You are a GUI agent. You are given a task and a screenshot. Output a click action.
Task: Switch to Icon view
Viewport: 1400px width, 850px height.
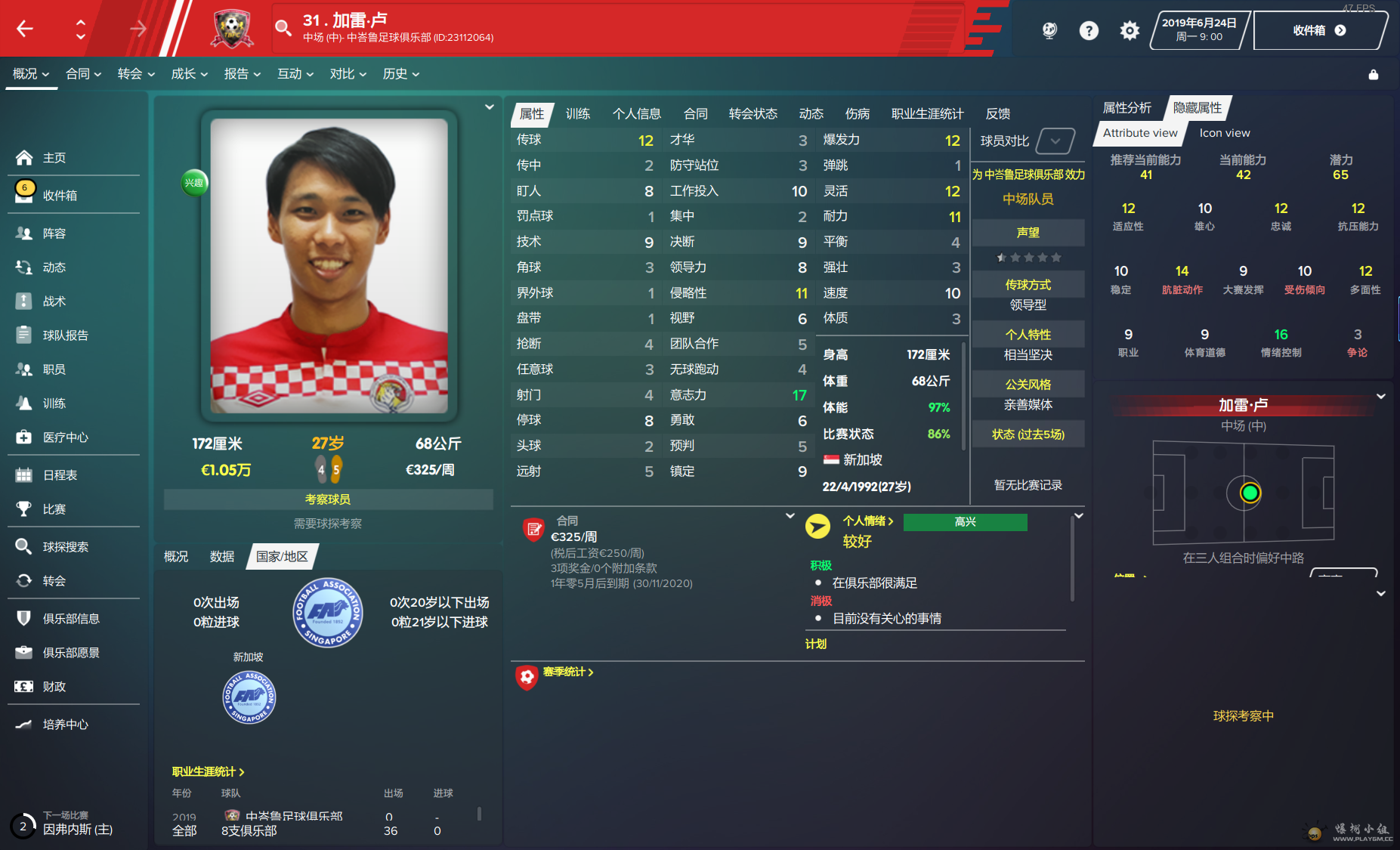(1224, 133)
